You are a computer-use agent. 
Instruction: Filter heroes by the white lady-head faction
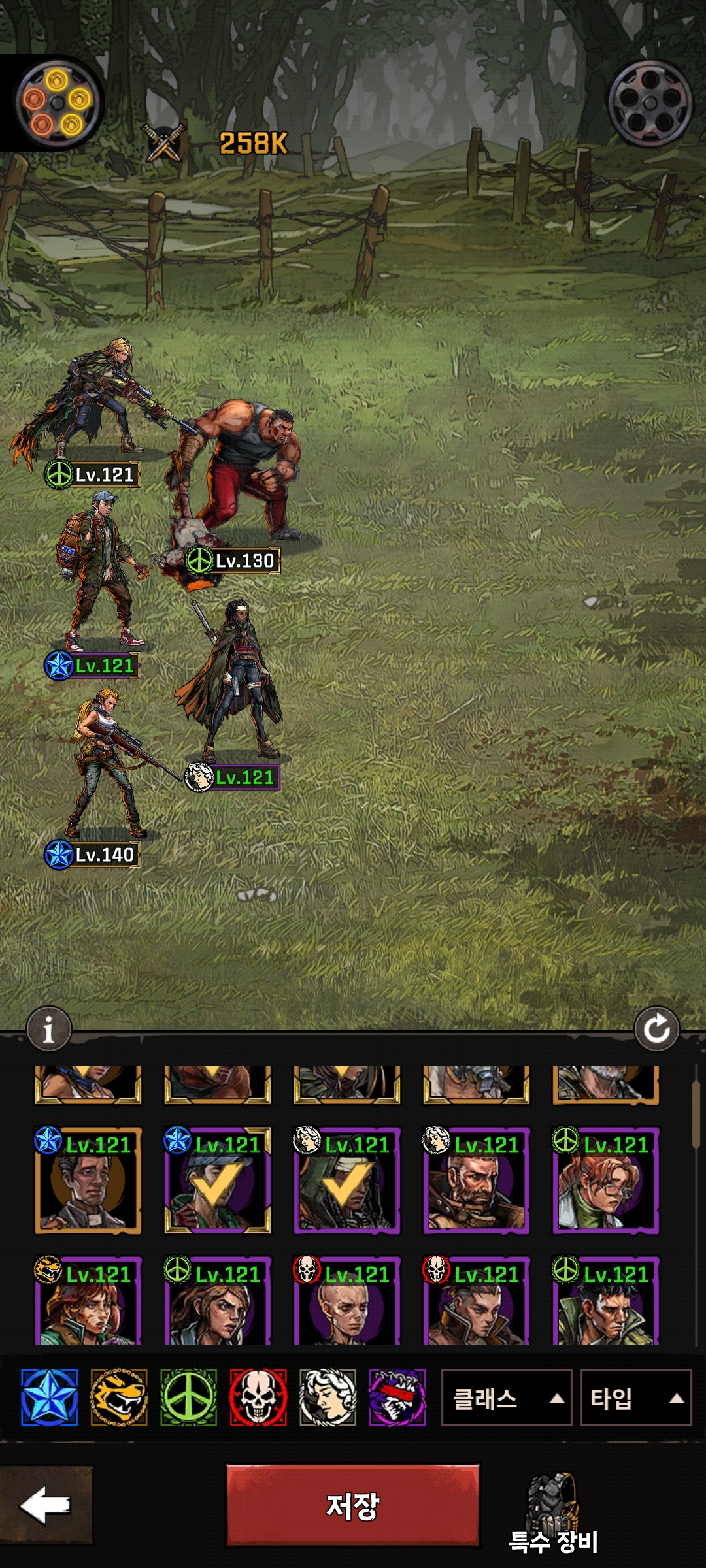(x=328, y=1397)
